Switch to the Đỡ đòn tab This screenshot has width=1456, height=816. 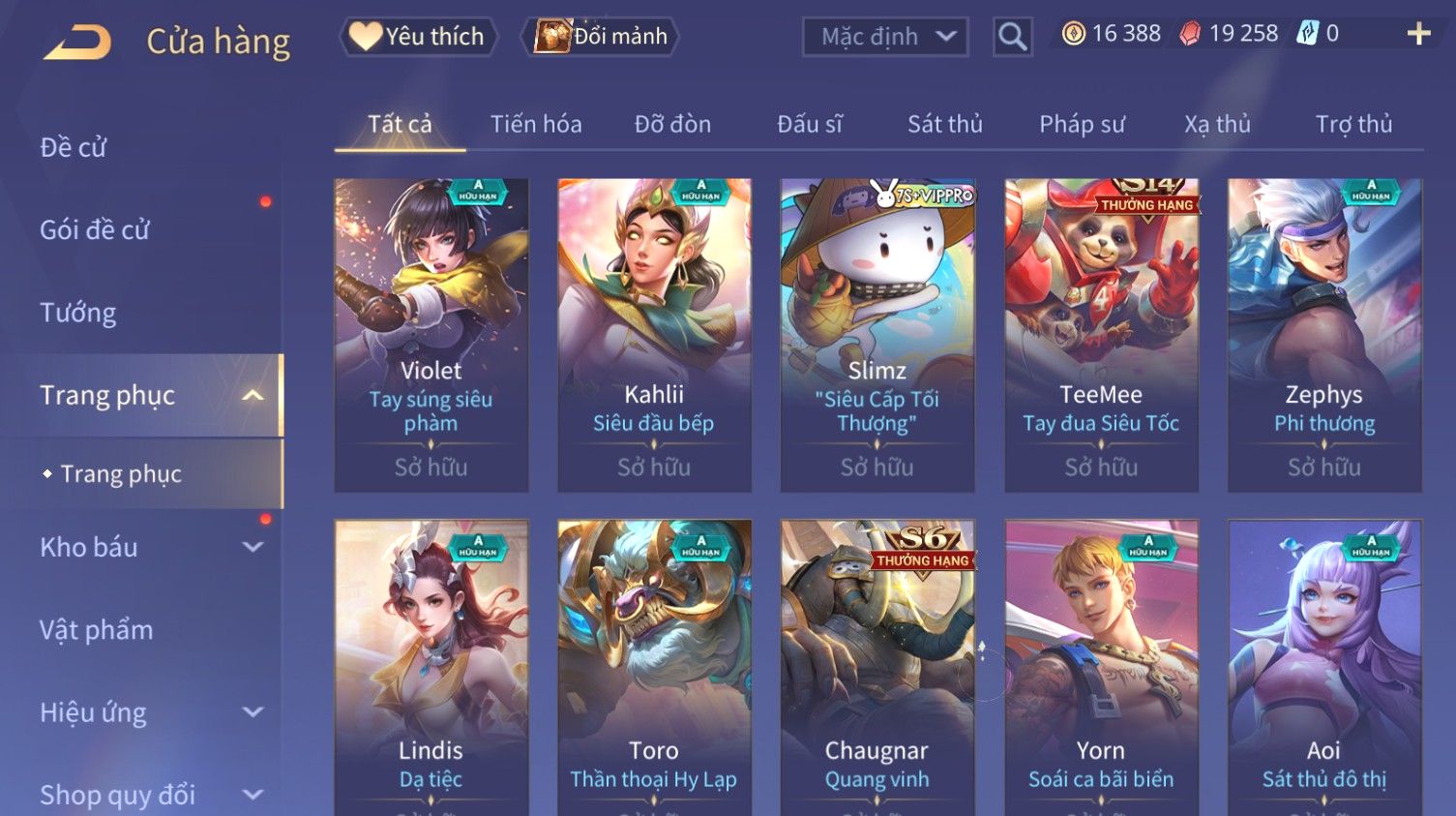click(x=672, y=125)
